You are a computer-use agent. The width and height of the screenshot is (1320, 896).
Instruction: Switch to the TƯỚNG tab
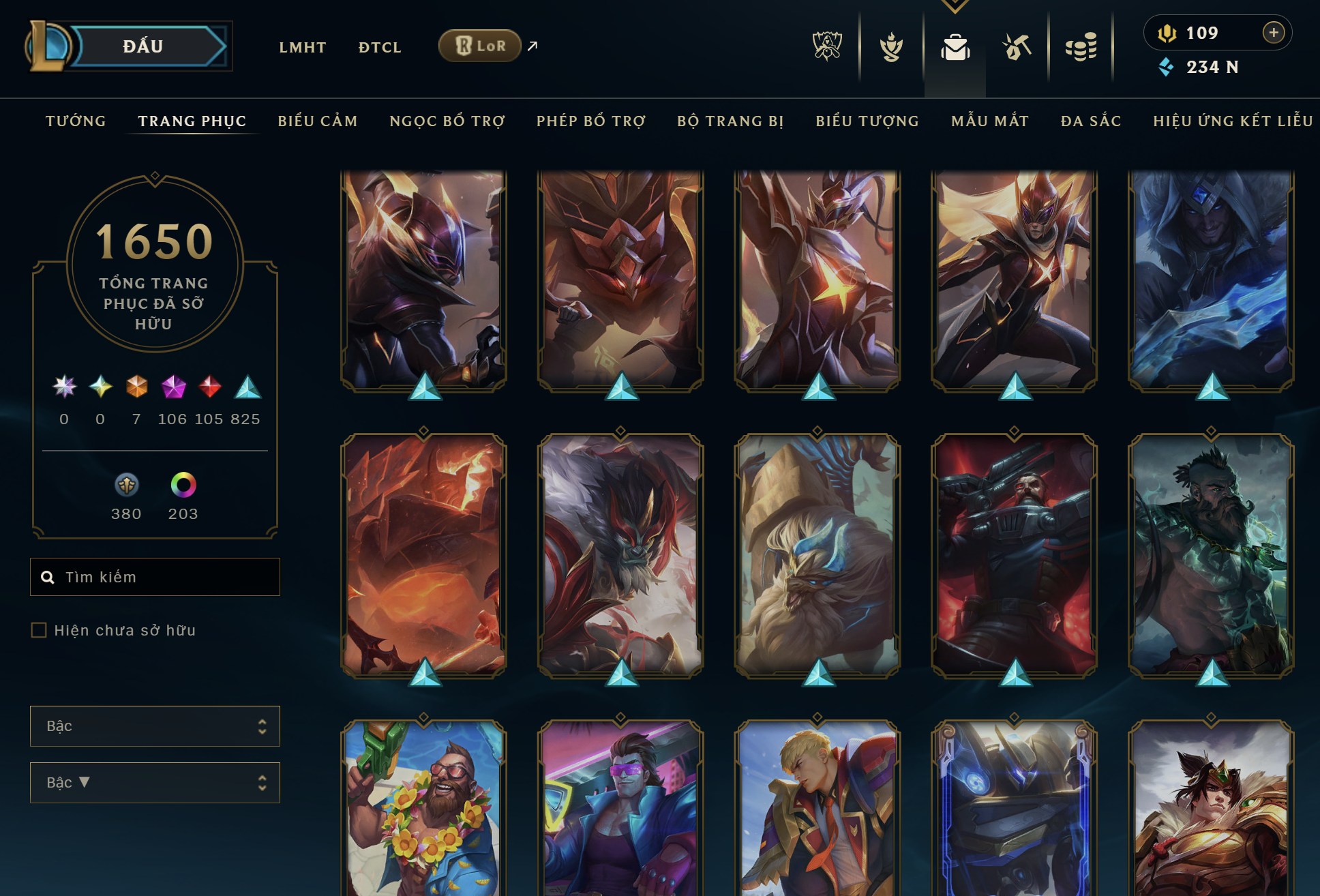[x=75, y=121]
